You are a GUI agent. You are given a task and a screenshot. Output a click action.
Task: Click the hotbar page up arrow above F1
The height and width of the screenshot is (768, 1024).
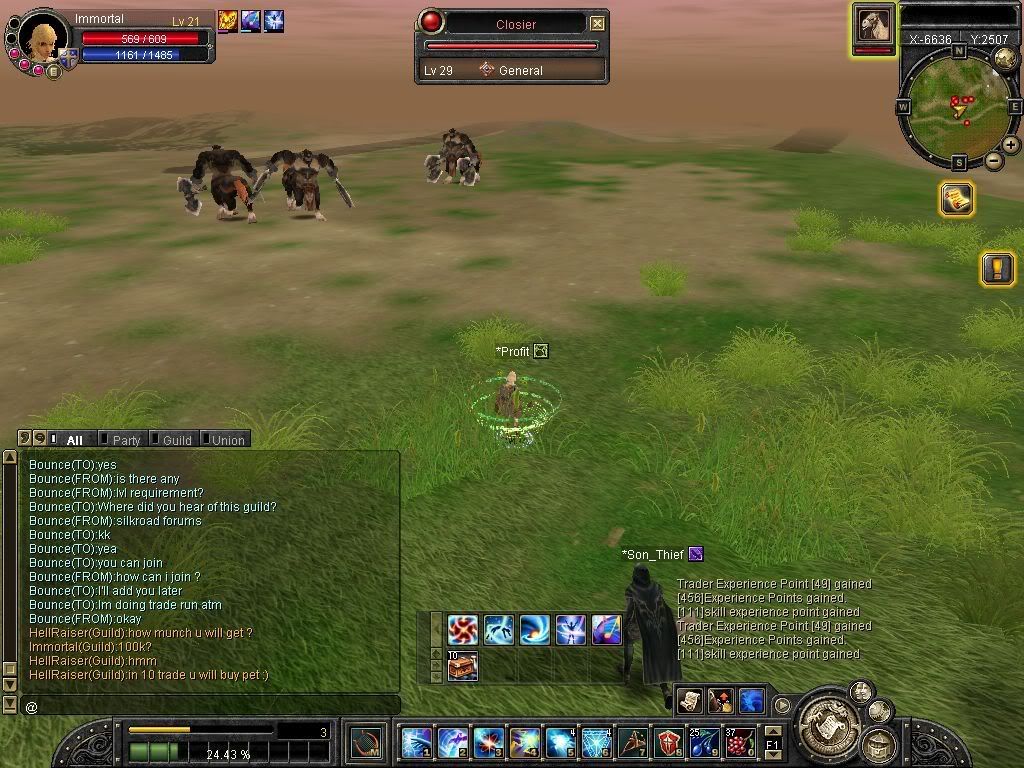772,733
